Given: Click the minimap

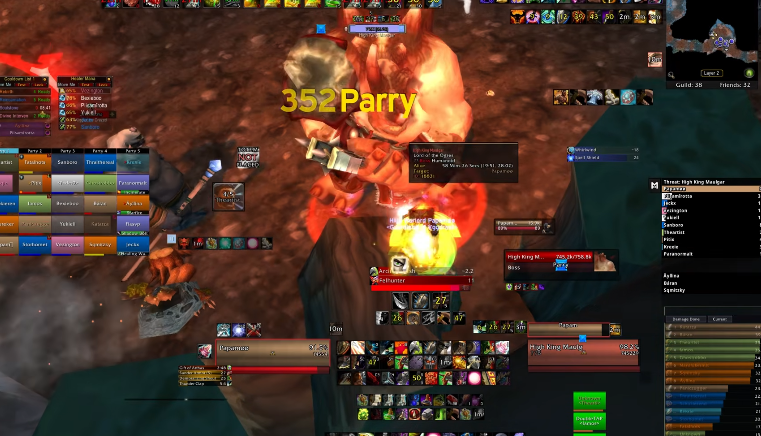Looking at the screenshot, I should pyautogui.click(x=714, y=38).
